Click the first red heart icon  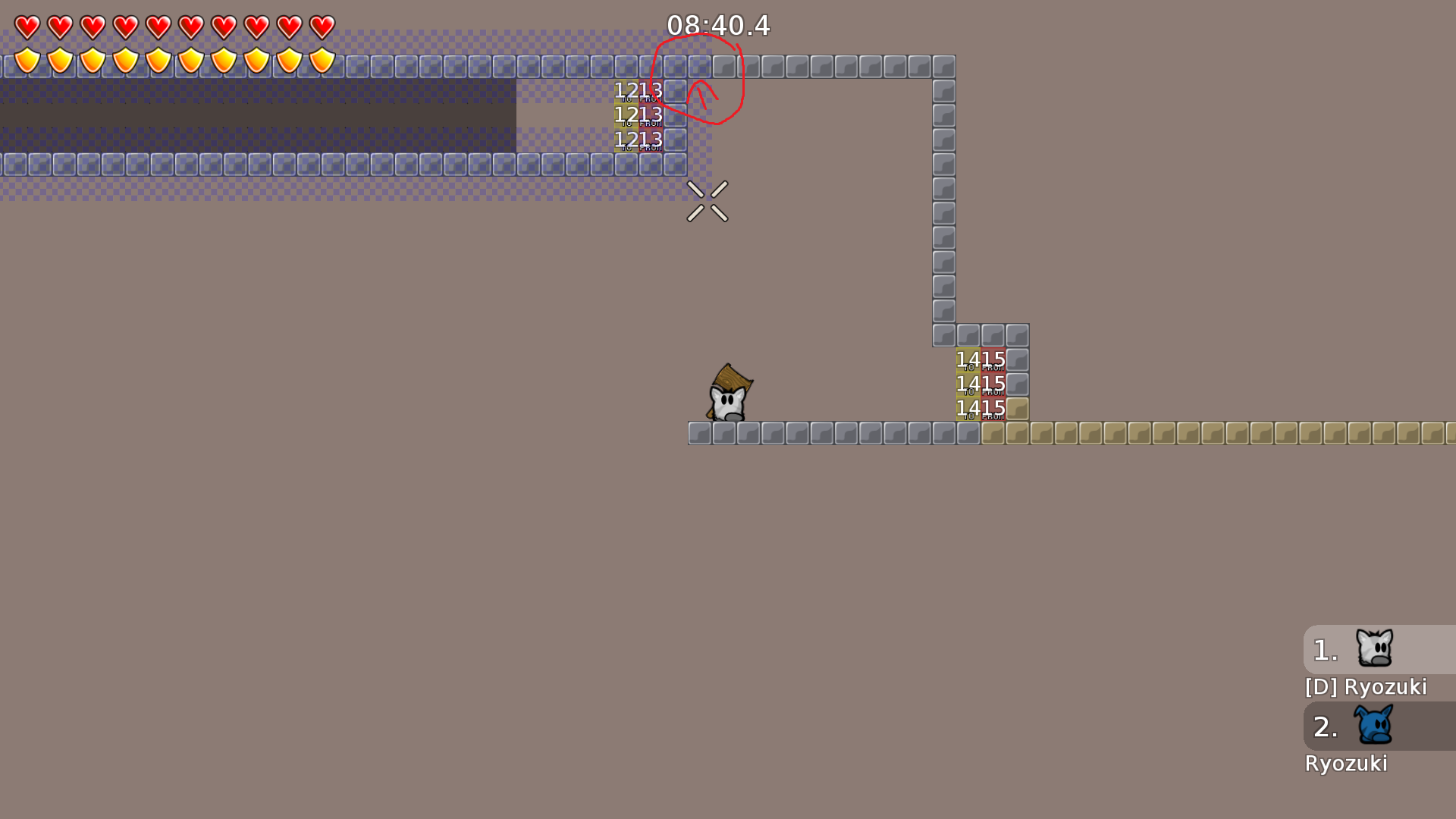(x=27, y=27)
